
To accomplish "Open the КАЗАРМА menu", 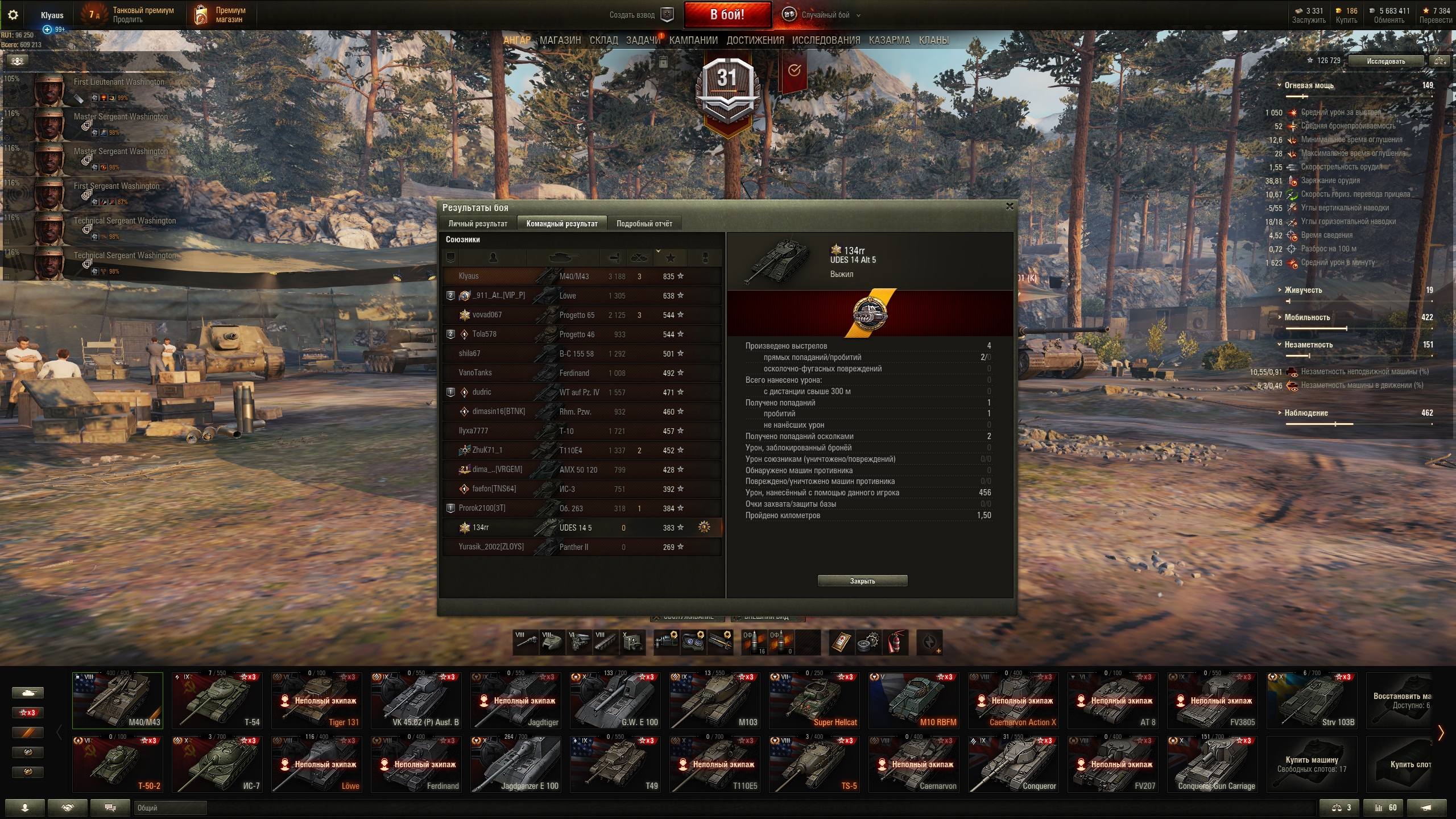I will [890, 40].
